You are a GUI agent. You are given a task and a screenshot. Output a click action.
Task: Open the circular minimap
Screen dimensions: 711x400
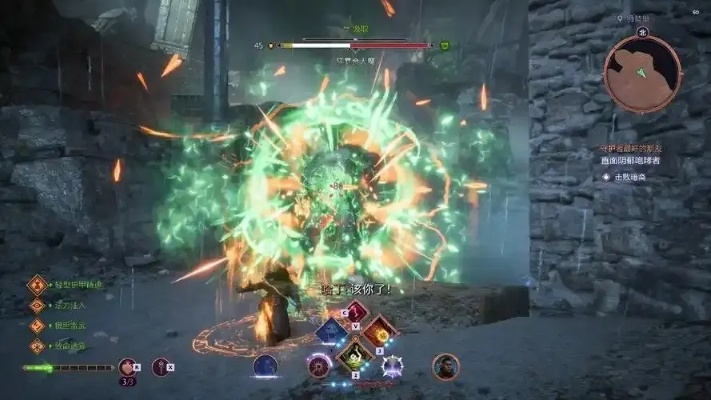pos(642,73)
